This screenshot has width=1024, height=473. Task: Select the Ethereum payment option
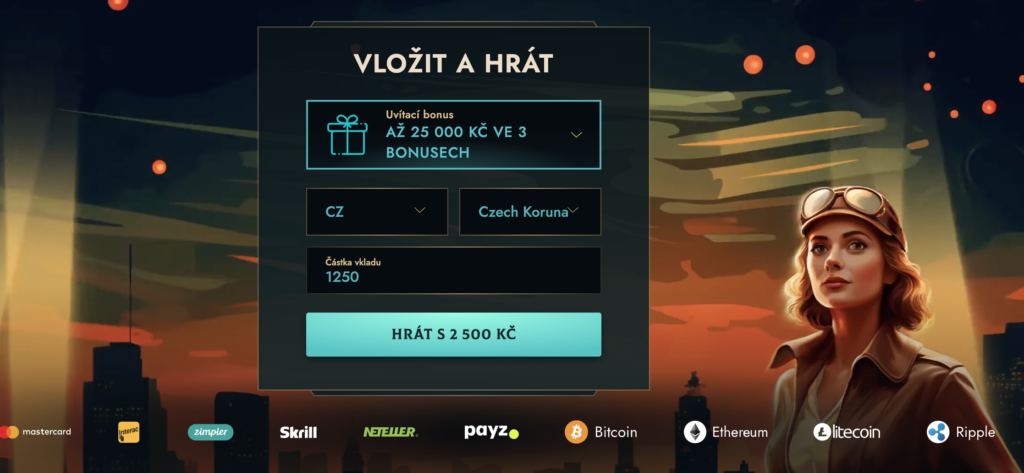[x=726, y=432]
